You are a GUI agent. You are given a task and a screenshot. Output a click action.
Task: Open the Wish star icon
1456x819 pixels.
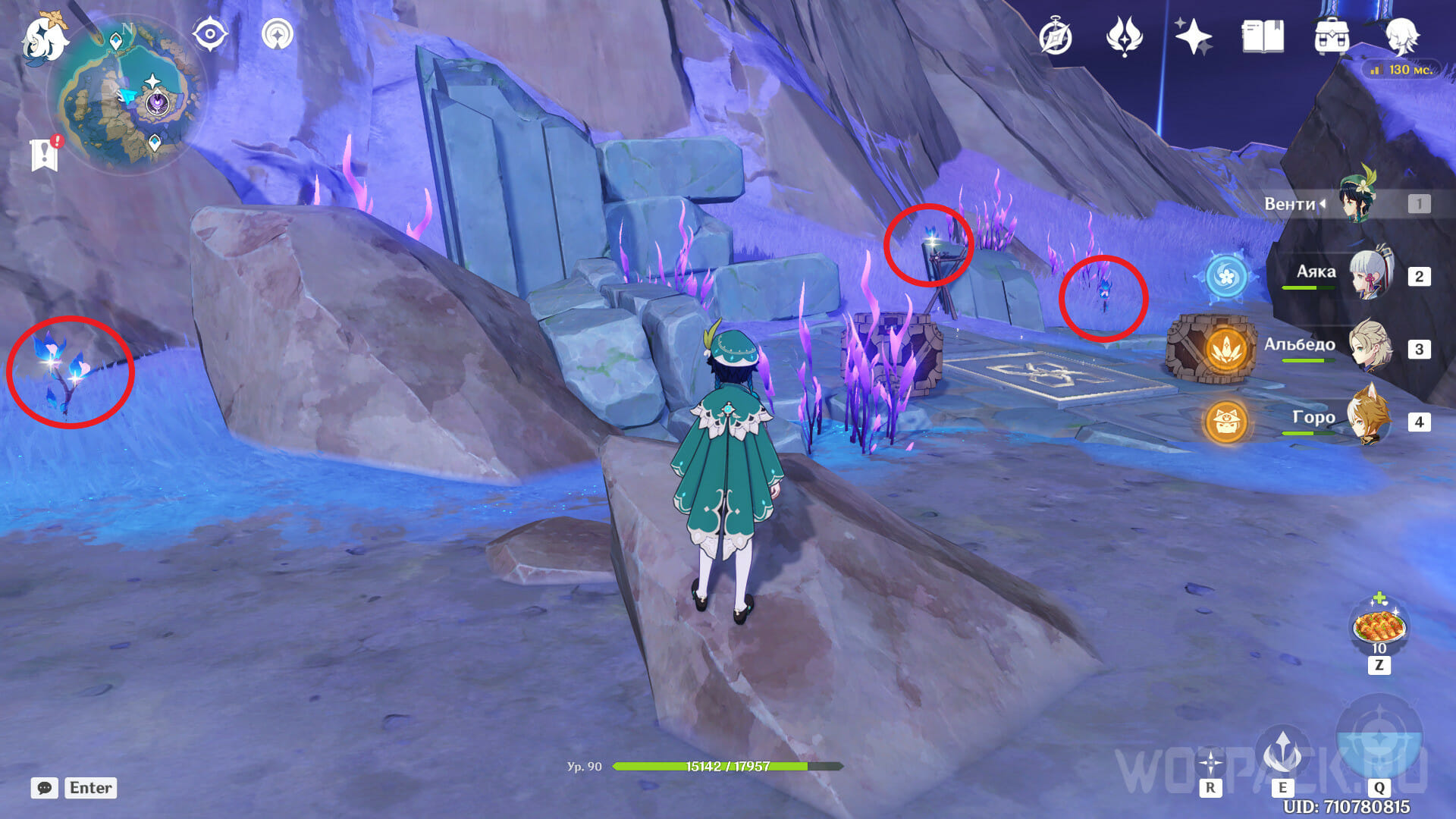pyautogui.click(x=1193, y=37)
